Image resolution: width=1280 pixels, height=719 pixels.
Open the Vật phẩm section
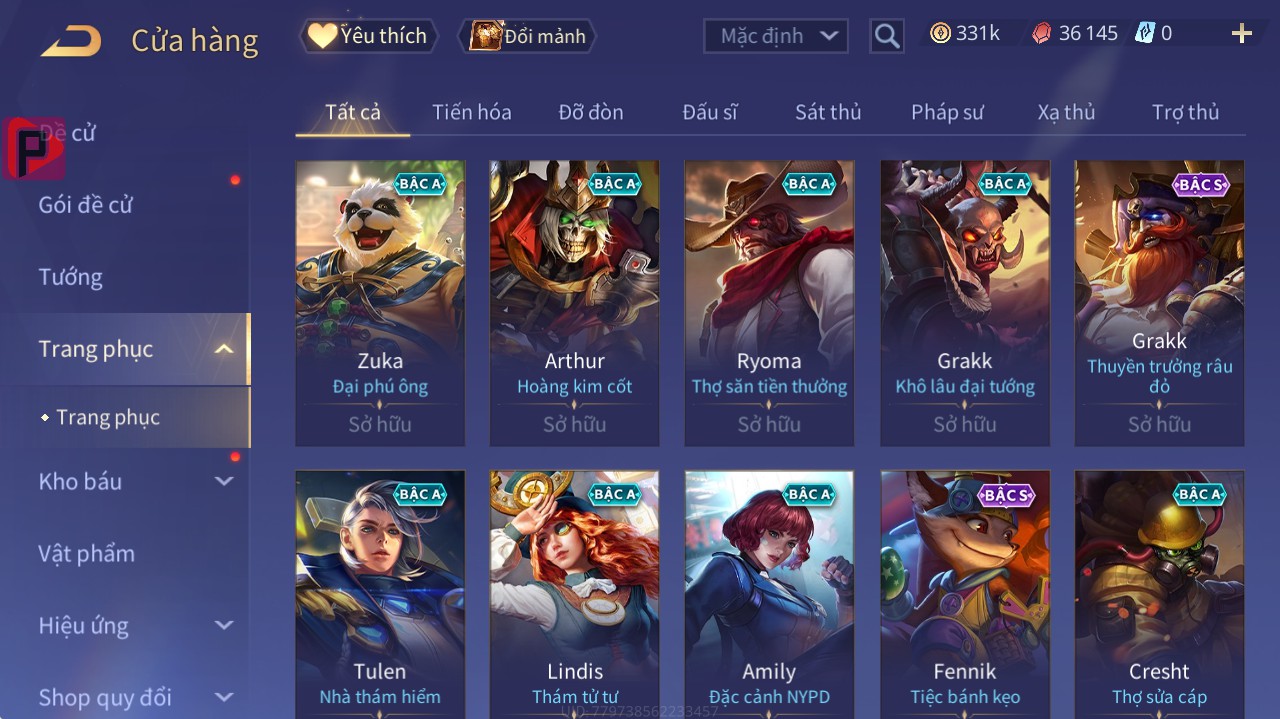(86, 553)
